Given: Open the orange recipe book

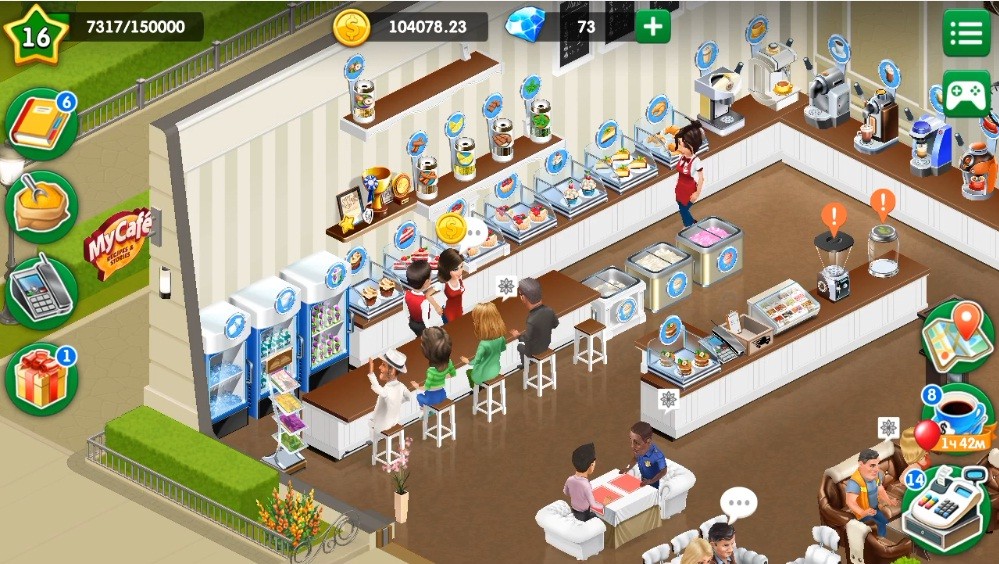Looking at the screenshot, I should 40,124.
